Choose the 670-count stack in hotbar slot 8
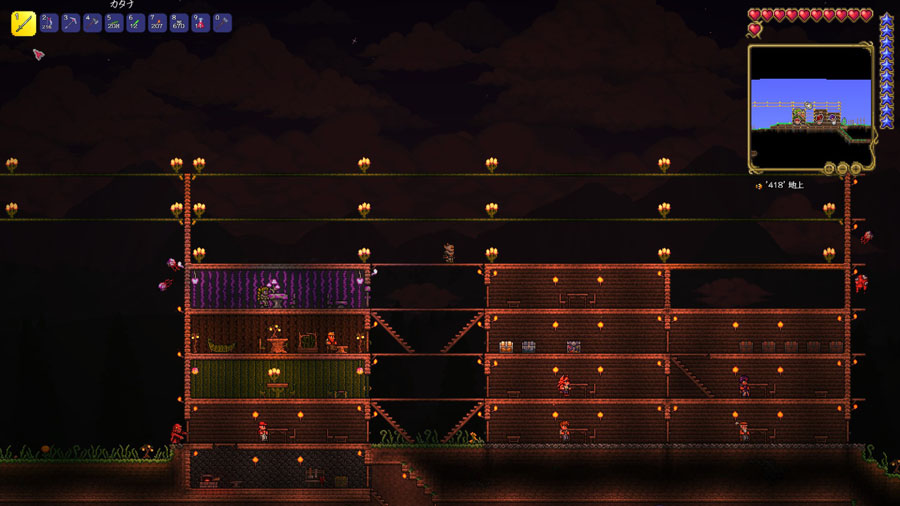The image size is (900, 506). pos(179,23)
